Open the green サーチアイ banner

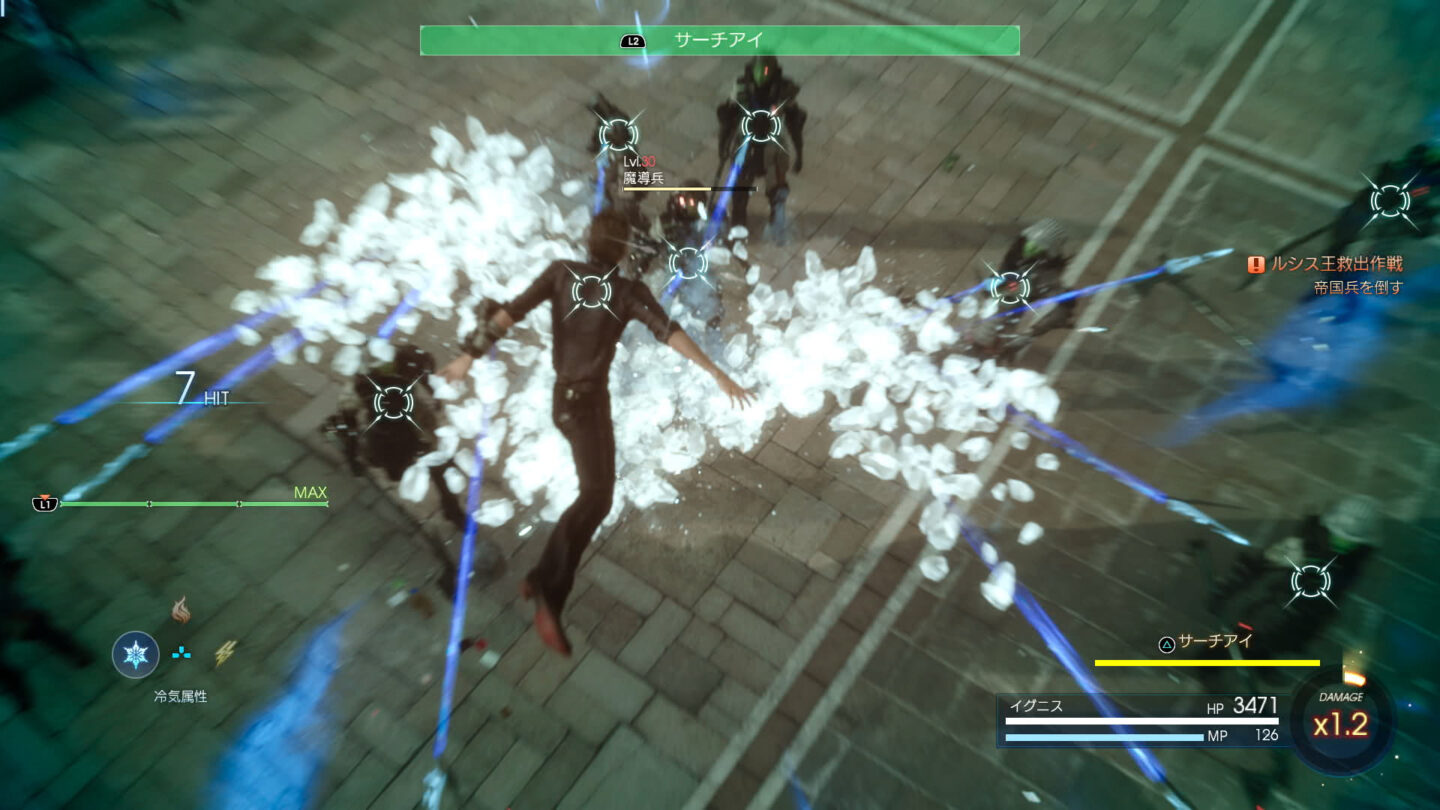pos(718,40)
